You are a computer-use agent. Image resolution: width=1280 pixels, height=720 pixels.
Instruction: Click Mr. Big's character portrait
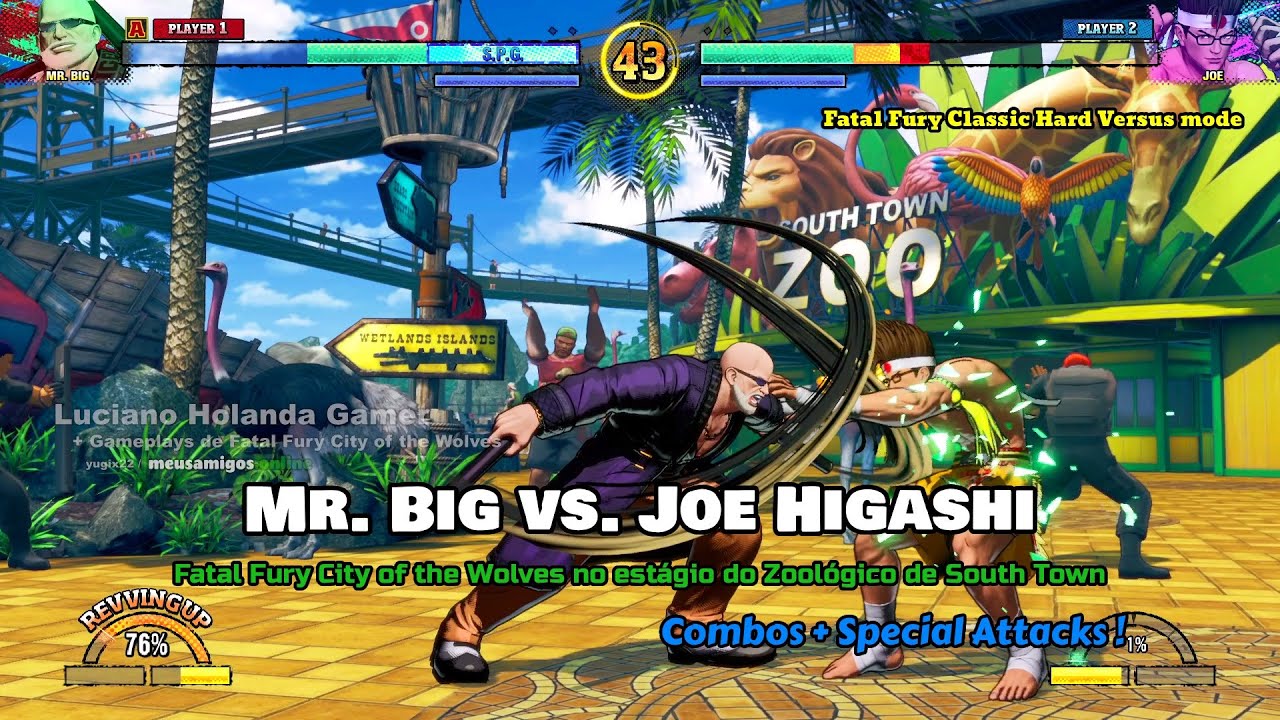(x=68, y=38)
